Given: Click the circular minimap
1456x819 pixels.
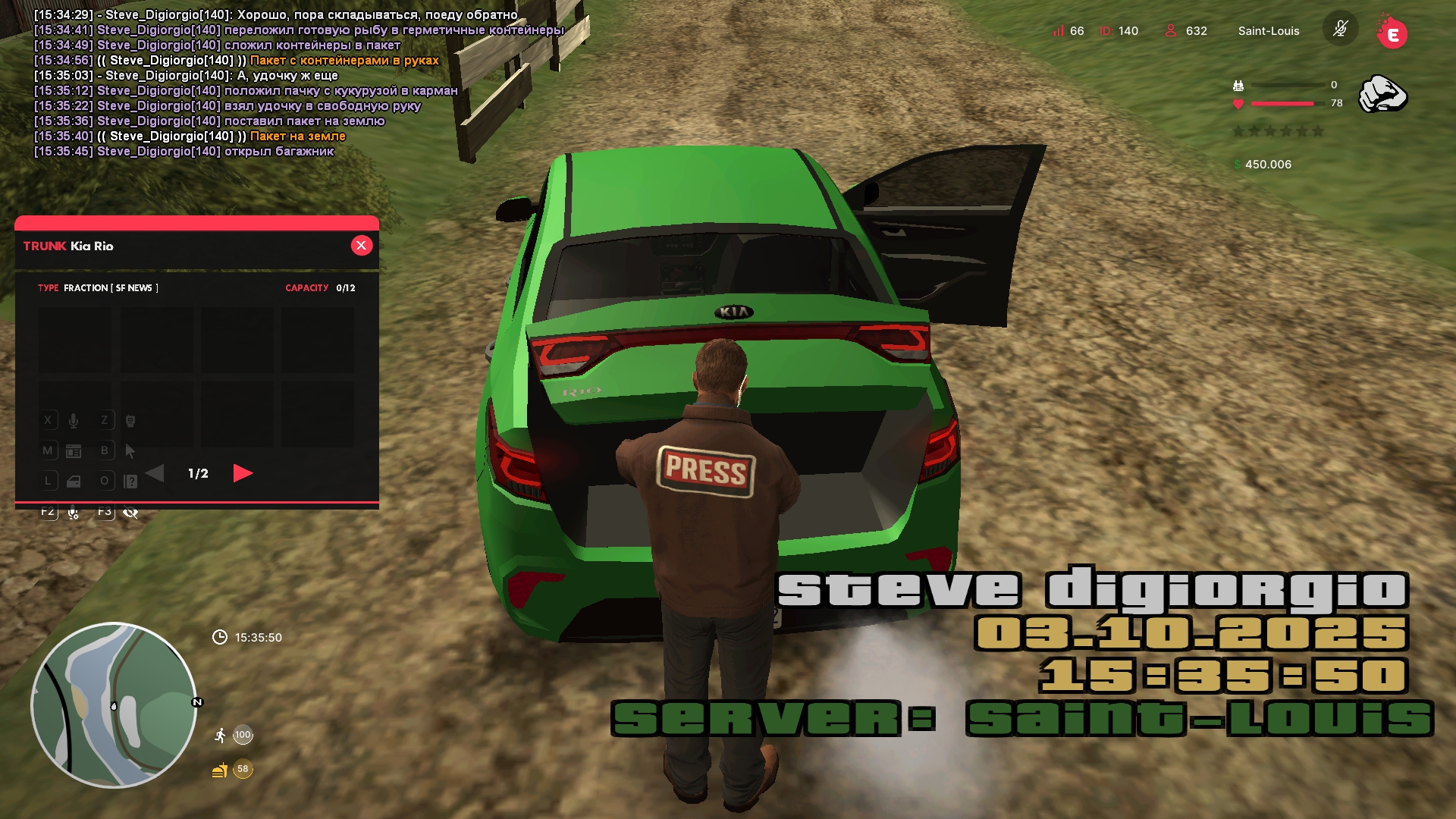Looking at the screenshot, I should pos(114,705).
